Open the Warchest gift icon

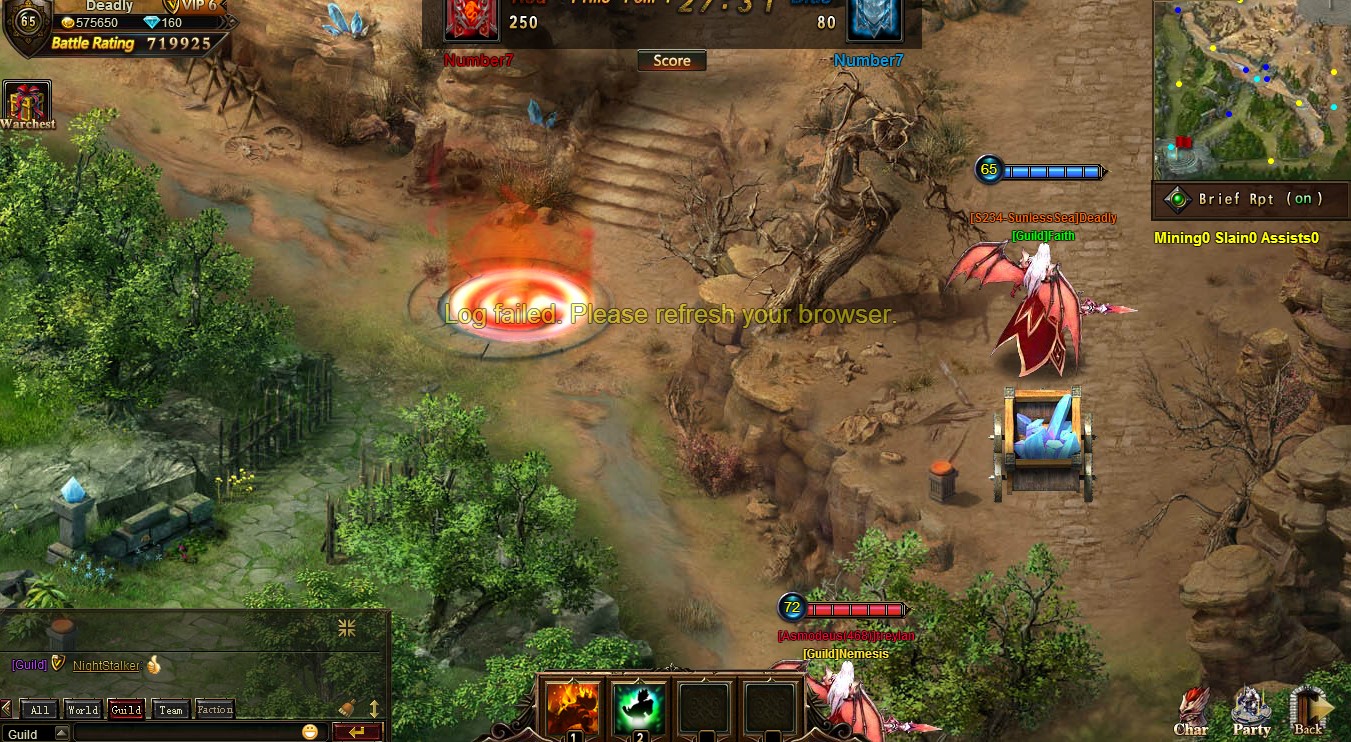(27, 104)
